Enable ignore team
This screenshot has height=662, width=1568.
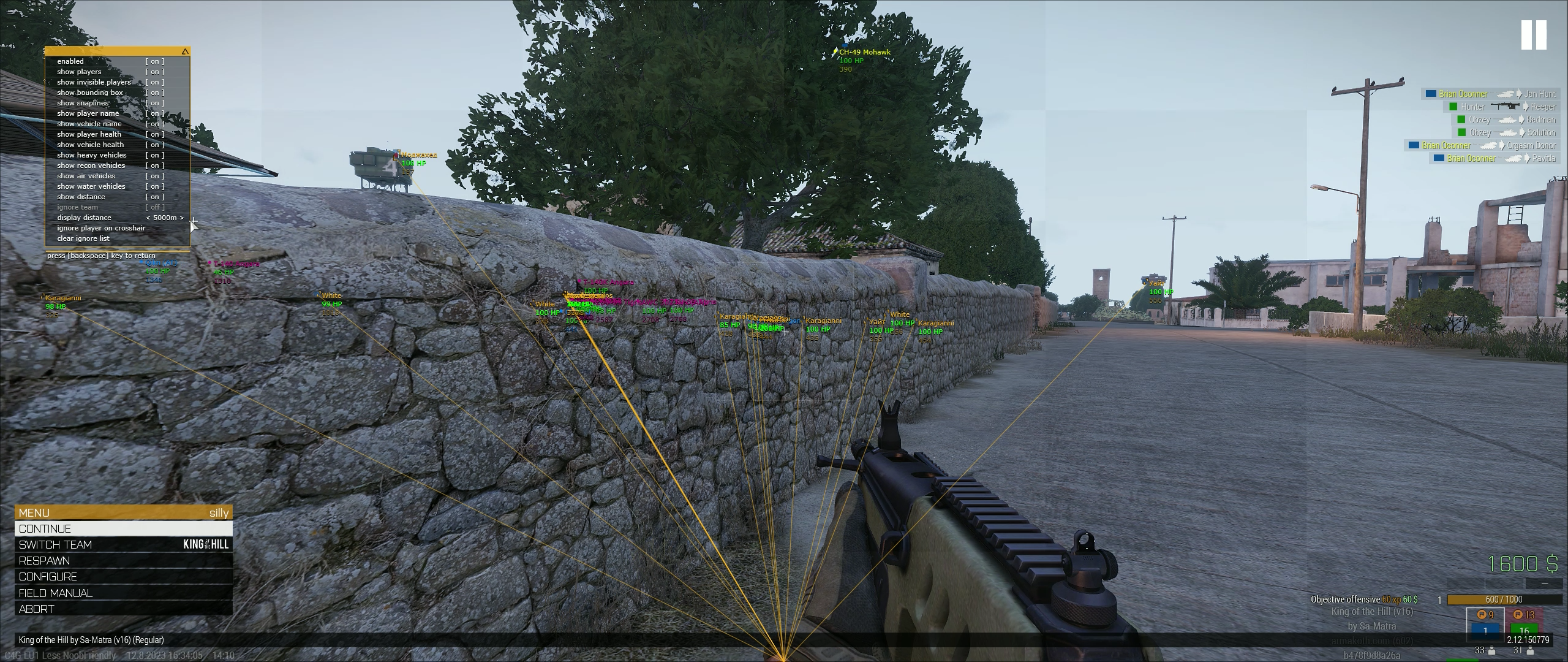[x=155, y=207]
